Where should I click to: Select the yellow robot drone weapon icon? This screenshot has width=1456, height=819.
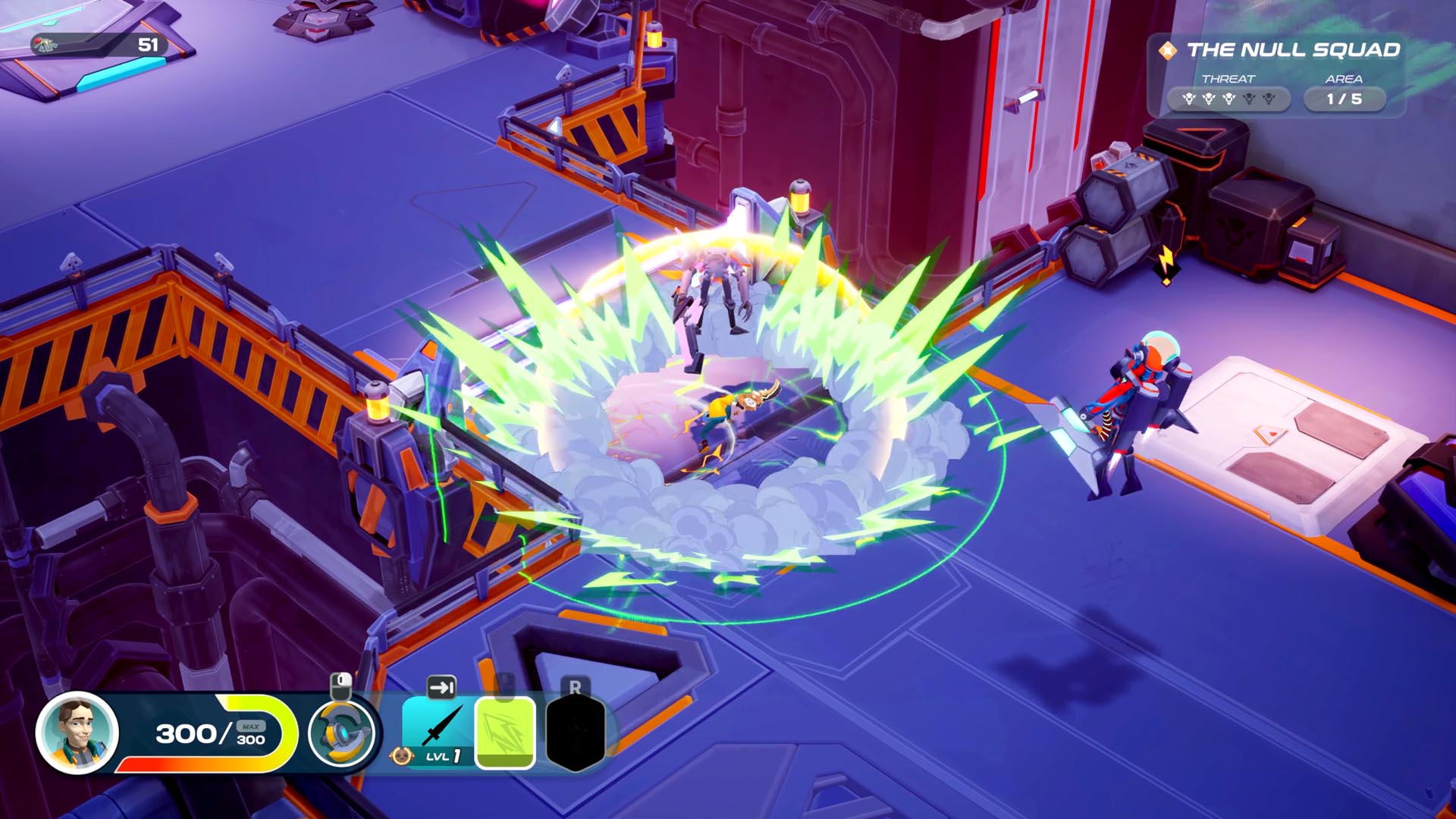(341, 733)
